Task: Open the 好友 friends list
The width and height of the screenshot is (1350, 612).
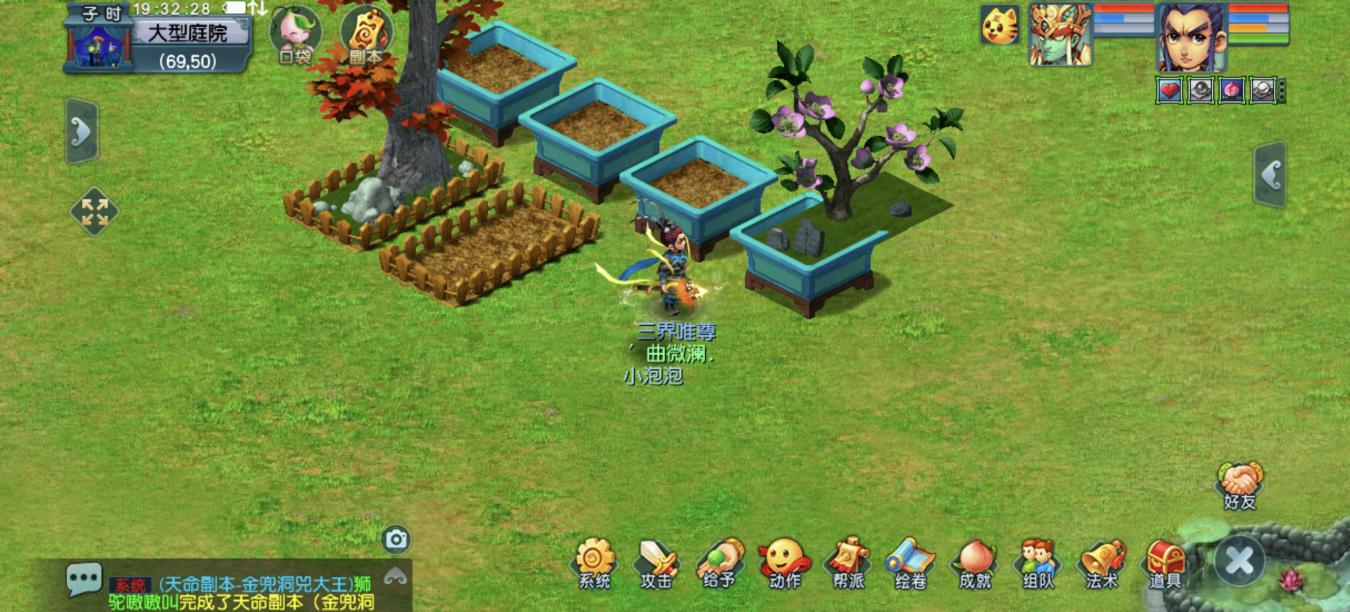Action: click(1240, 484)
